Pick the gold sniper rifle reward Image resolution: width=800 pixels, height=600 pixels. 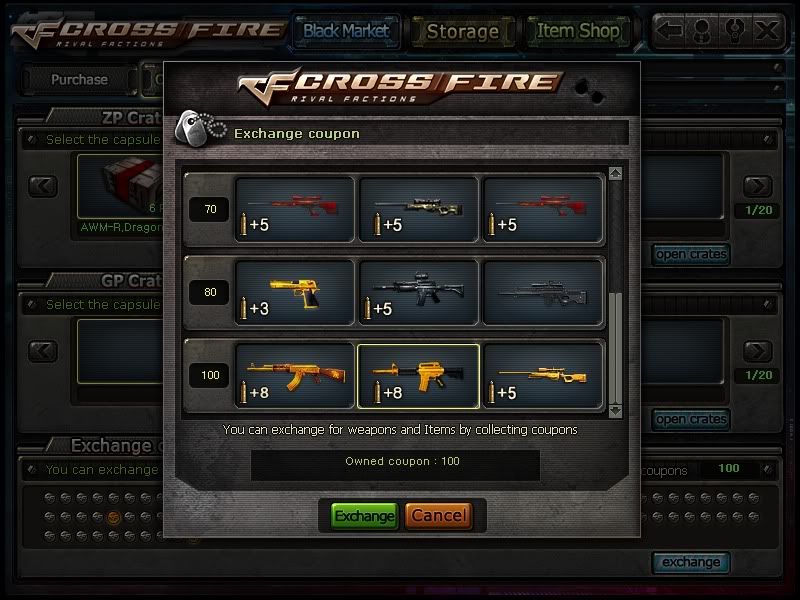tap(542, 376)
